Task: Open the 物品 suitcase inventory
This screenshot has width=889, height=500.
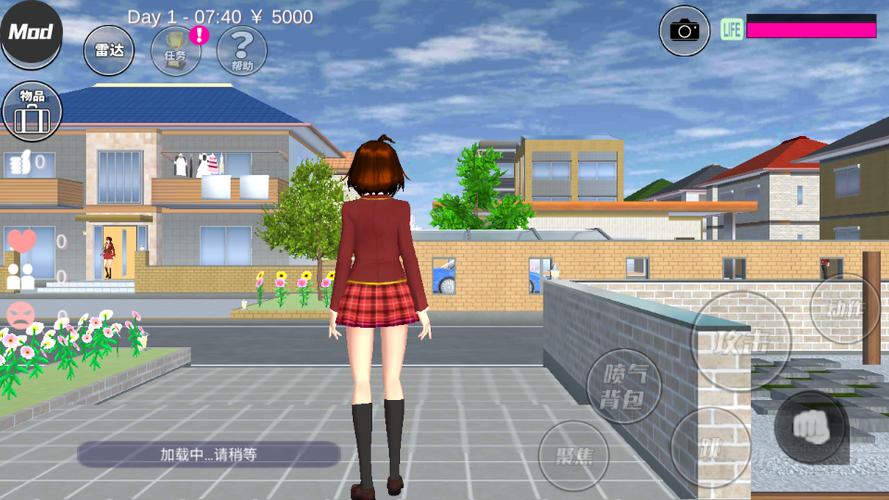Action: (x=32, y=111)
